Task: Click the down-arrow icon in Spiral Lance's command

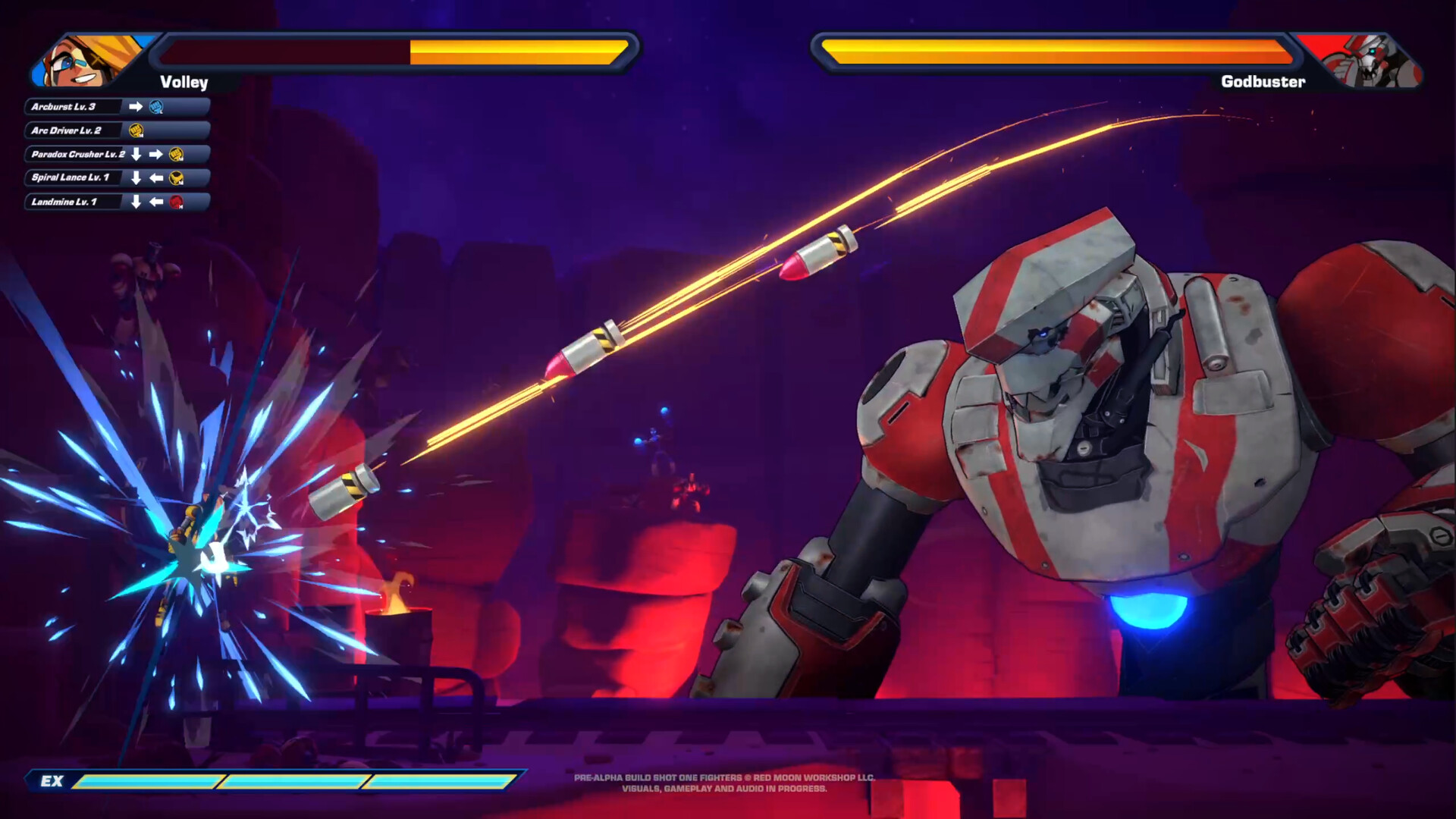Action: (136, 178)
